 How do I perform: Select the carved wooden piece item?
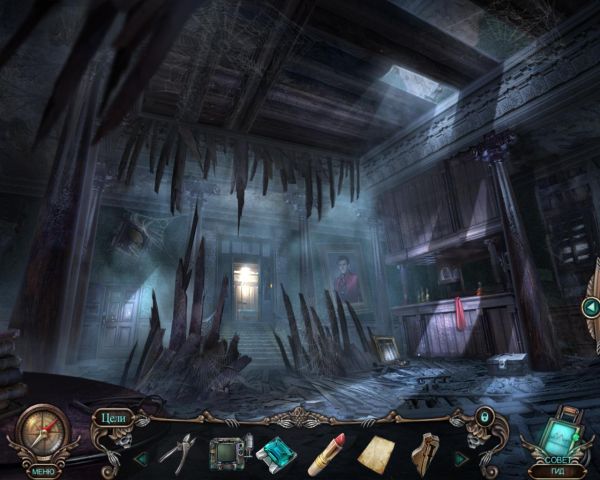(x=425, y=453)
